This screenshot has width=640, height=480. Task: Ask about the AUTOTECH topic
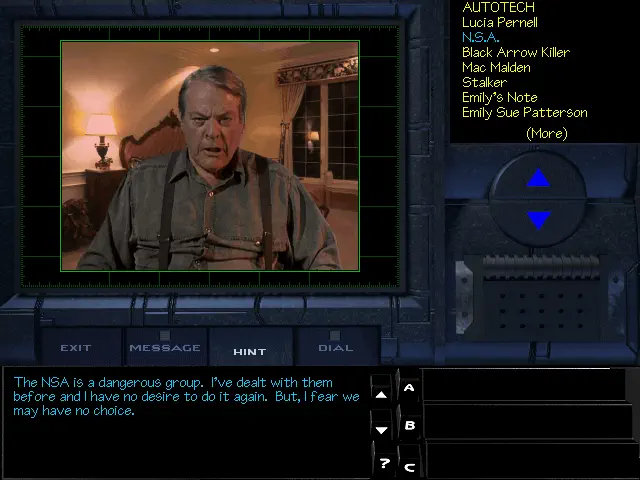click(498, 7)
